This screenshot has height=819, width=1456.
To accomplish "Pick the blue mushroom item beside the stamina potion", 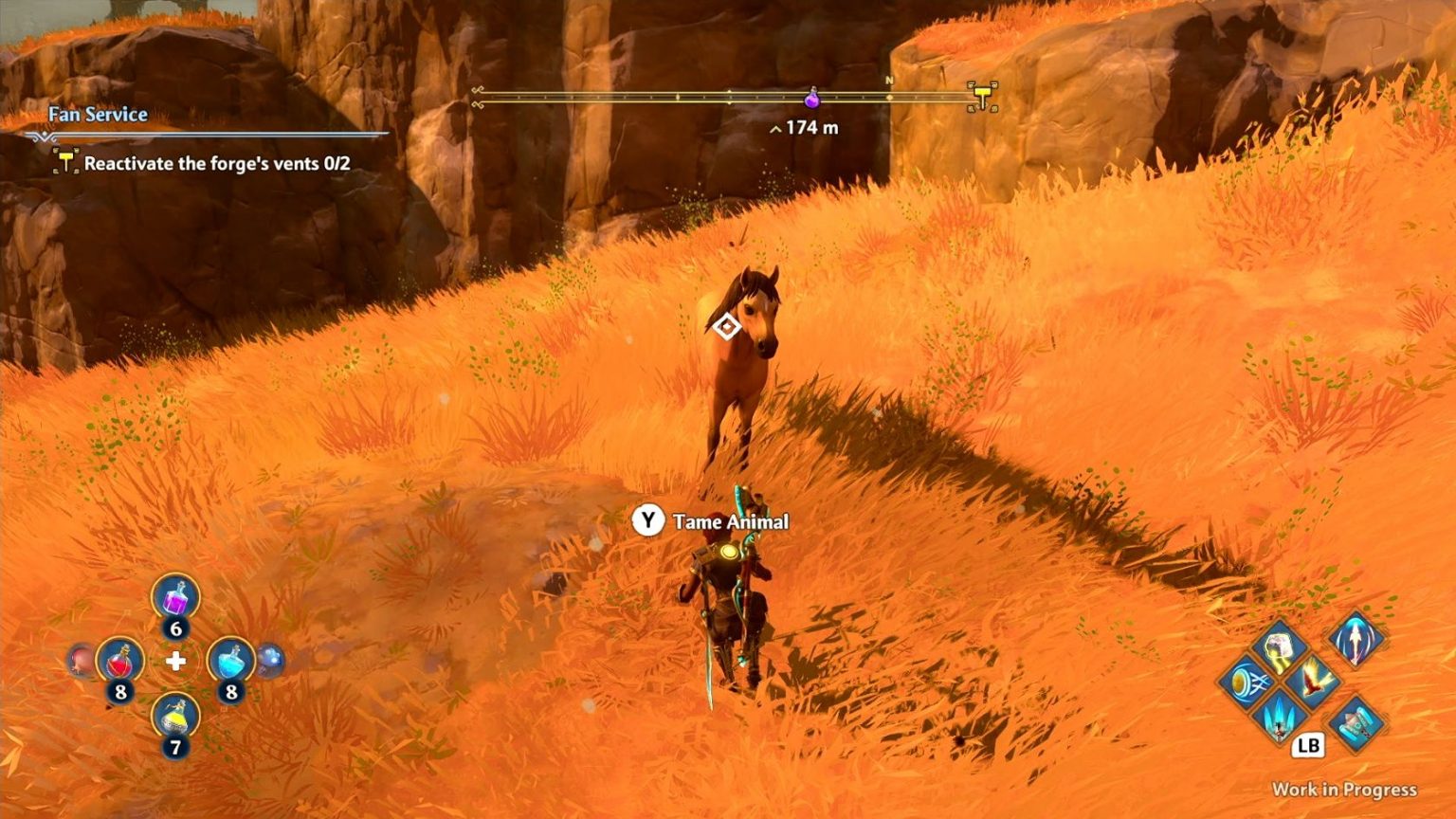I will click(x=270, y=660).
